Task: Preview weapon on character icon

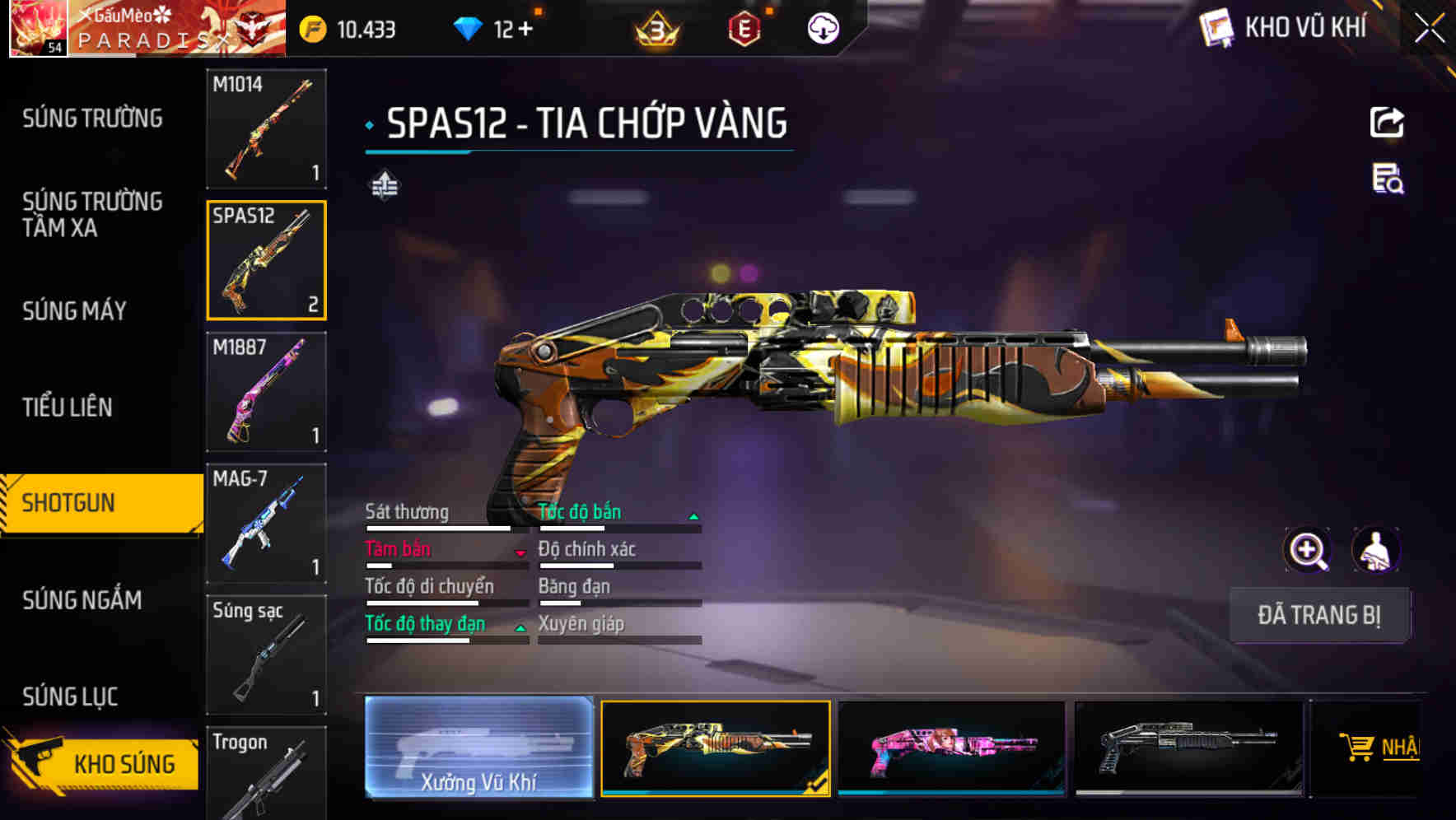Action: point(1375,550)
